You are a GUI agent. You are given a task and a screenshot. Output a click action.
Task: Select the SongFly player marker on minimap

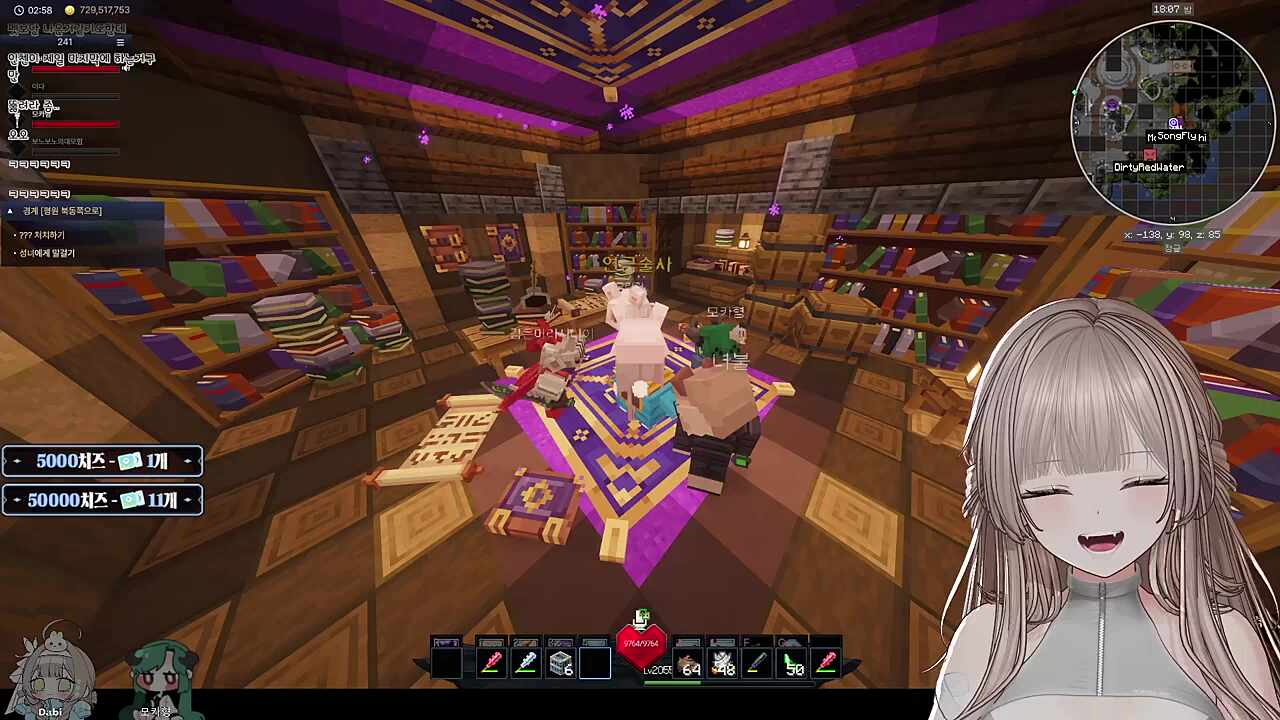(x=1174, y=124)
